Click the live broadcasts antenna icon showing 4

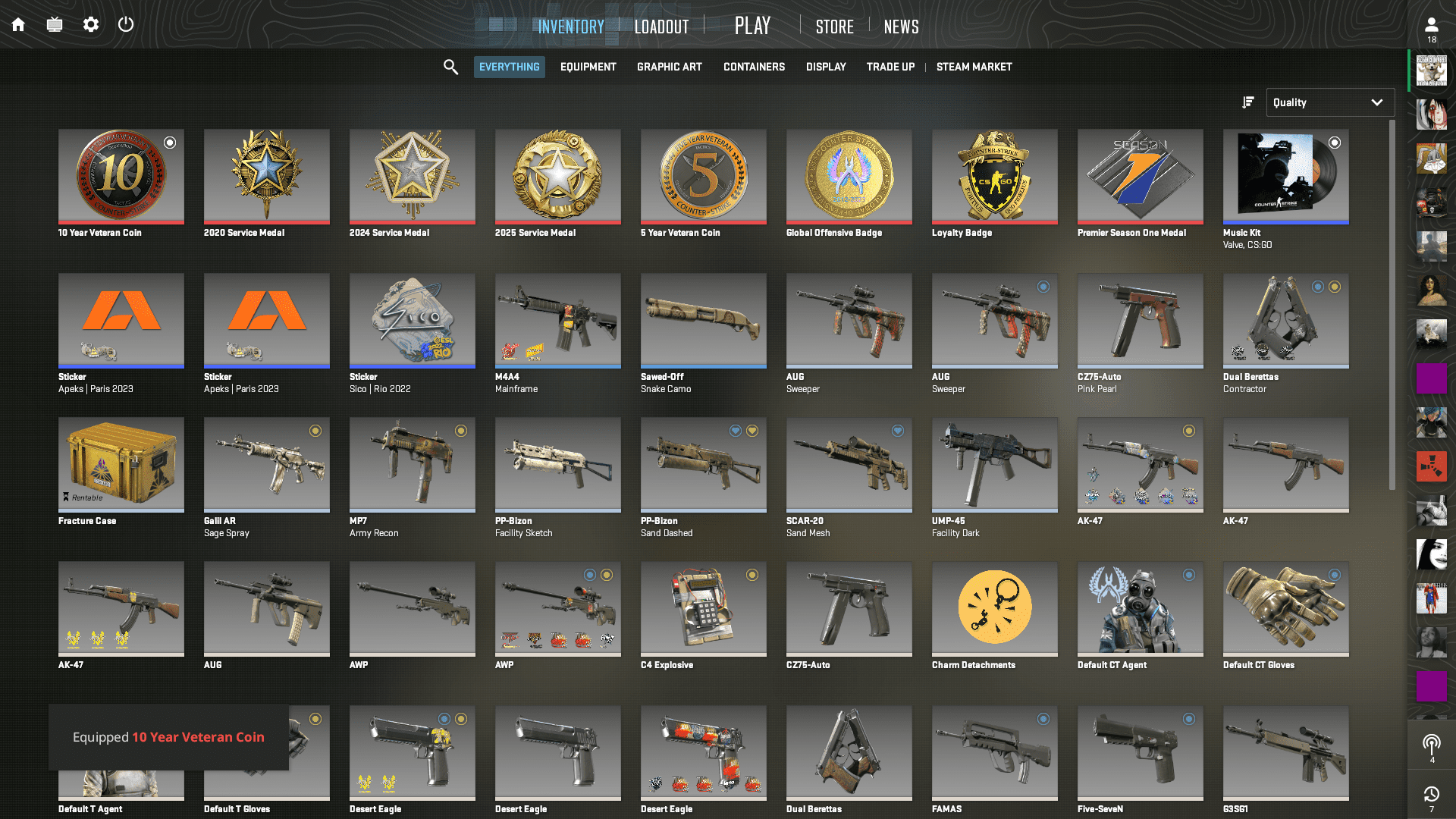[x=1432, y=744]
